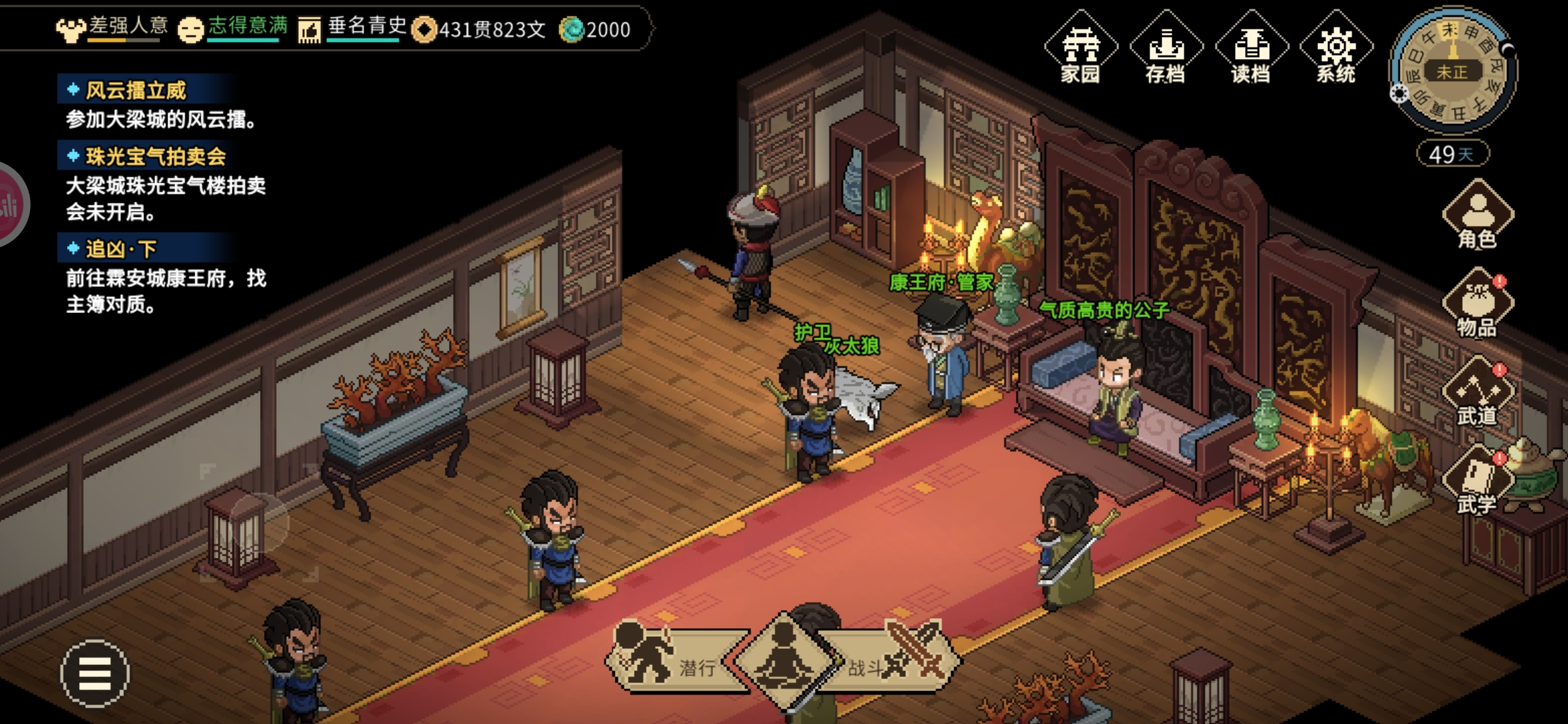Screen dimensions: 1568x724
Task: Open the 物品 inventory bag
Action: click(1478, 304)
